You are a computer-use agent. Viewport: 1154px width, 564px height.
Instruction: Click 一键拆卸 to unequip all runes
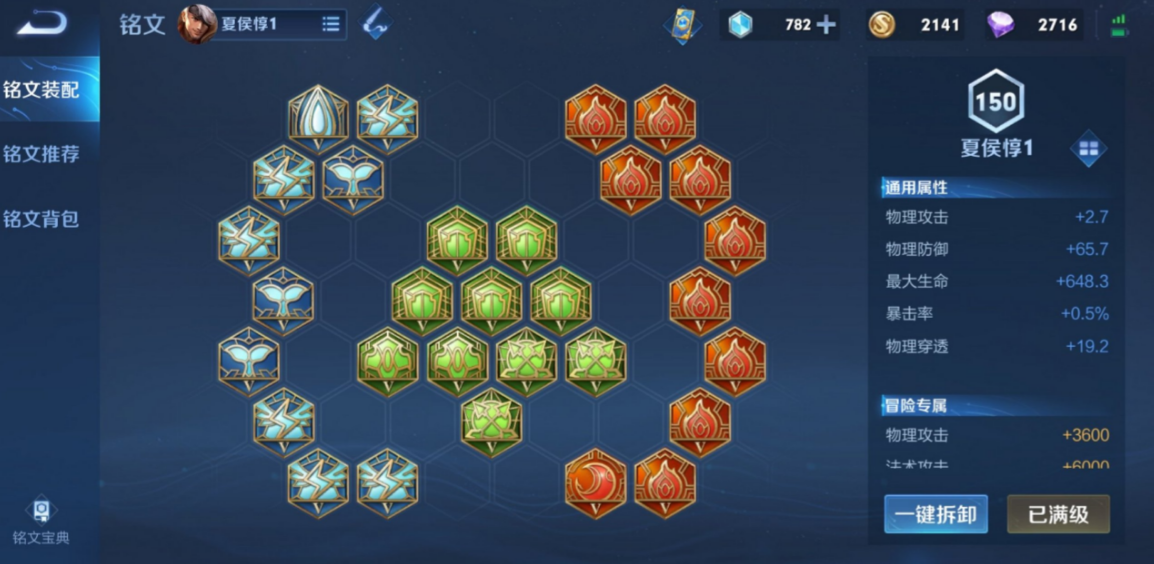click(x=935, y=515)
